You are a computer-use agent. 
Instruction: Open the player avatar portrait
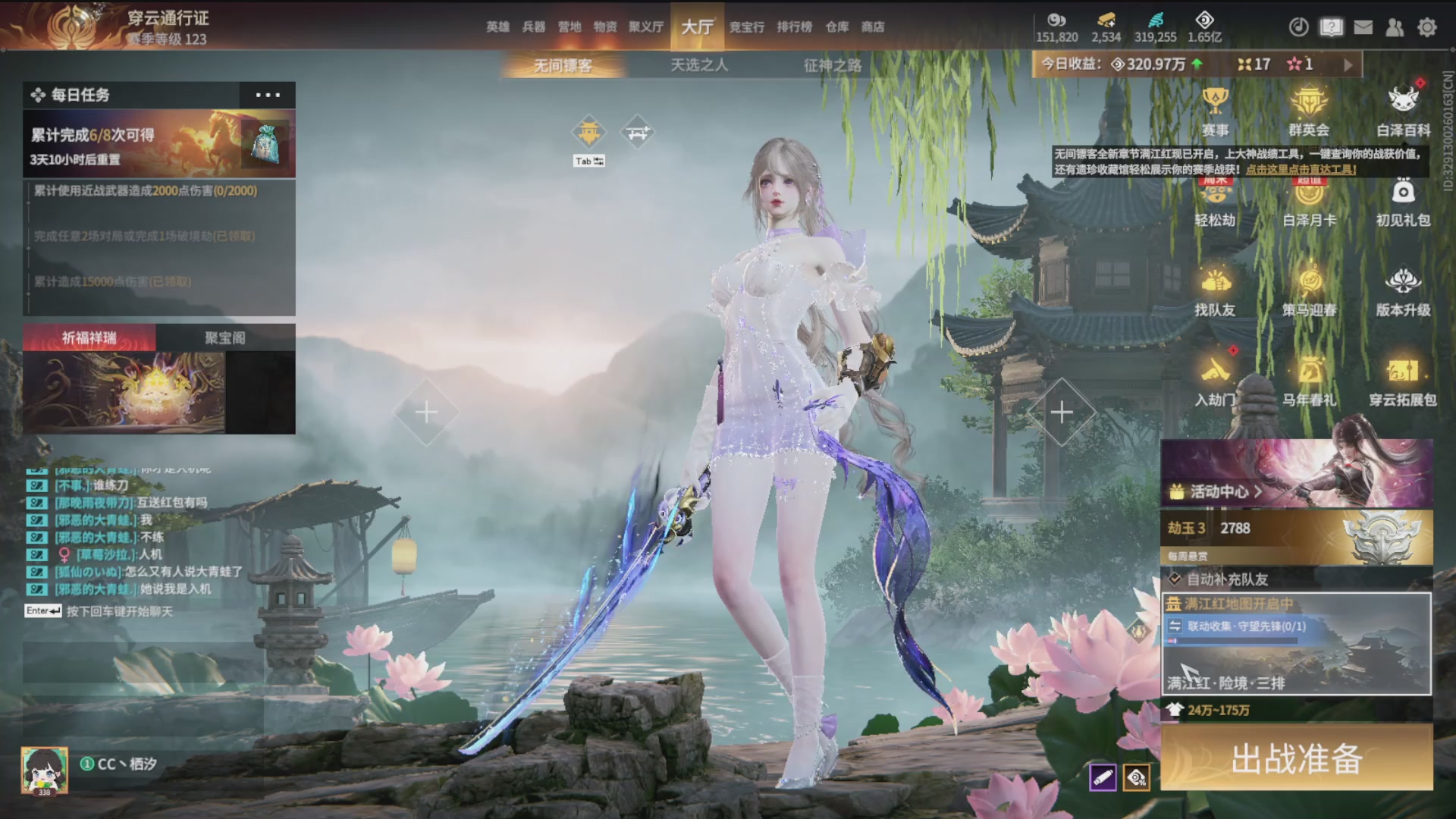[x=44, y=770]
